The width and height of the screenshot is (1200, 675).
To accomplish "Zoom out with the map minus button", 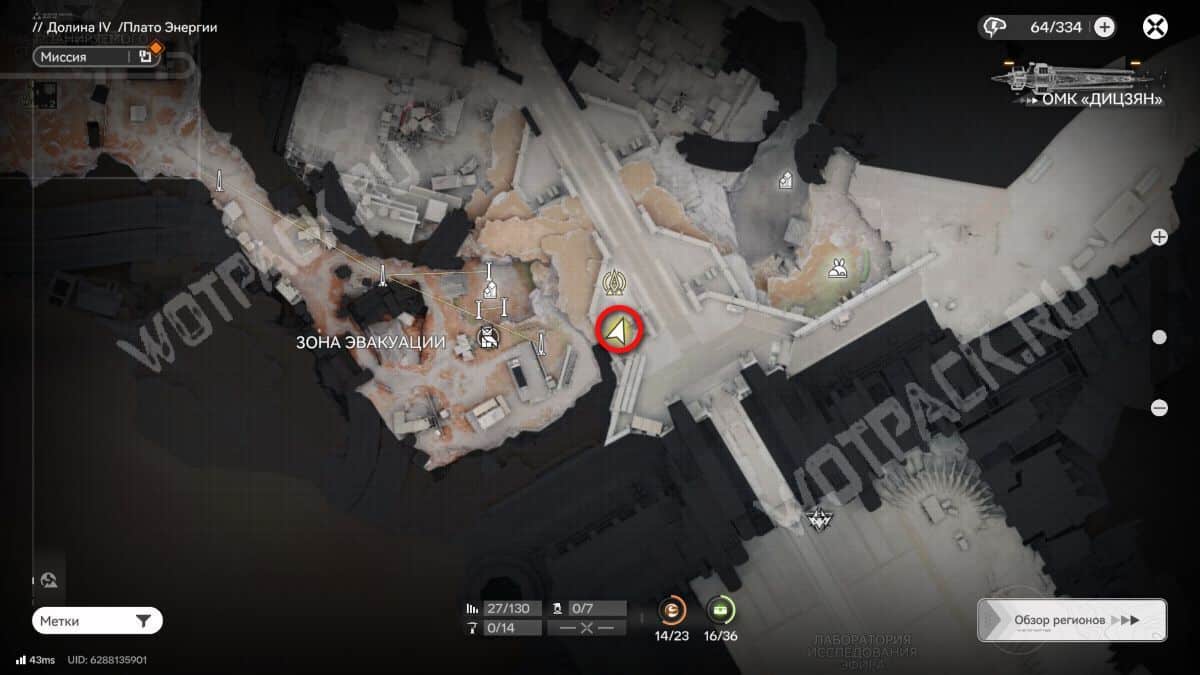I will coord(1159,407).
